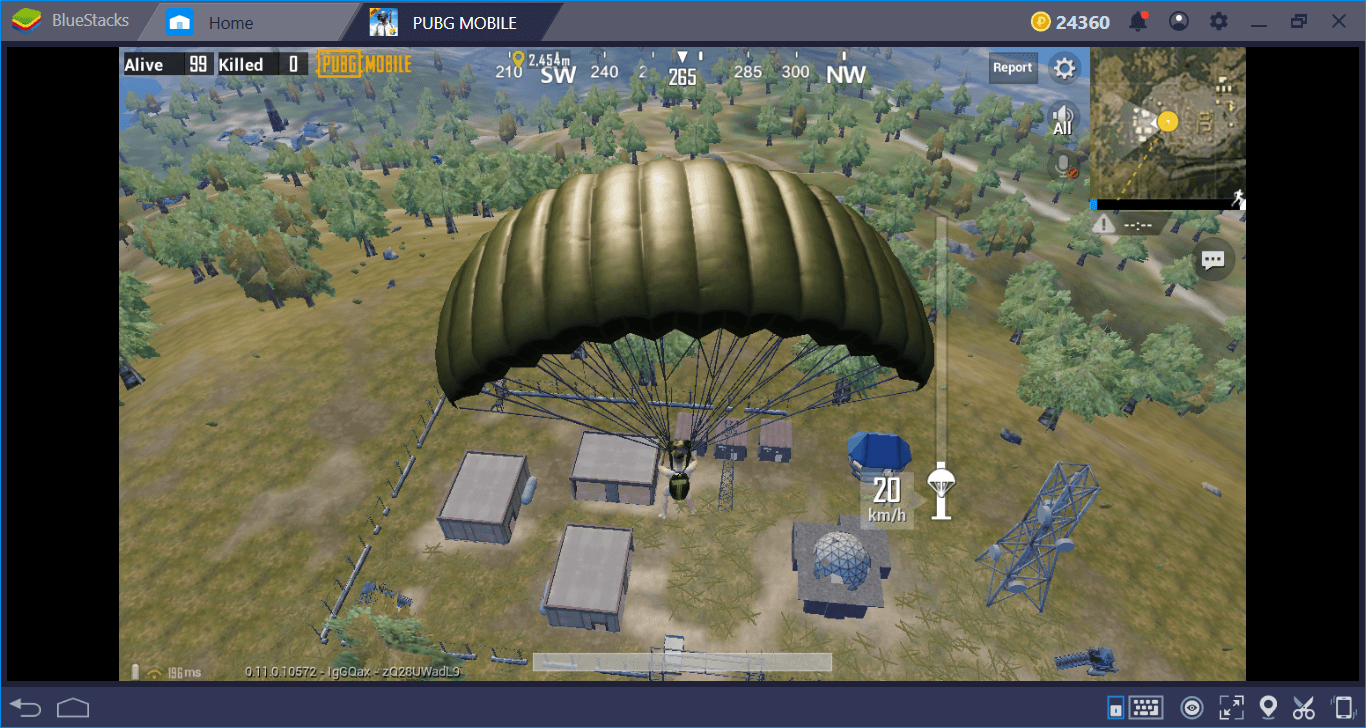Open the Report player button
Screen dimensions: 1366x728
tap(1012, 68)
